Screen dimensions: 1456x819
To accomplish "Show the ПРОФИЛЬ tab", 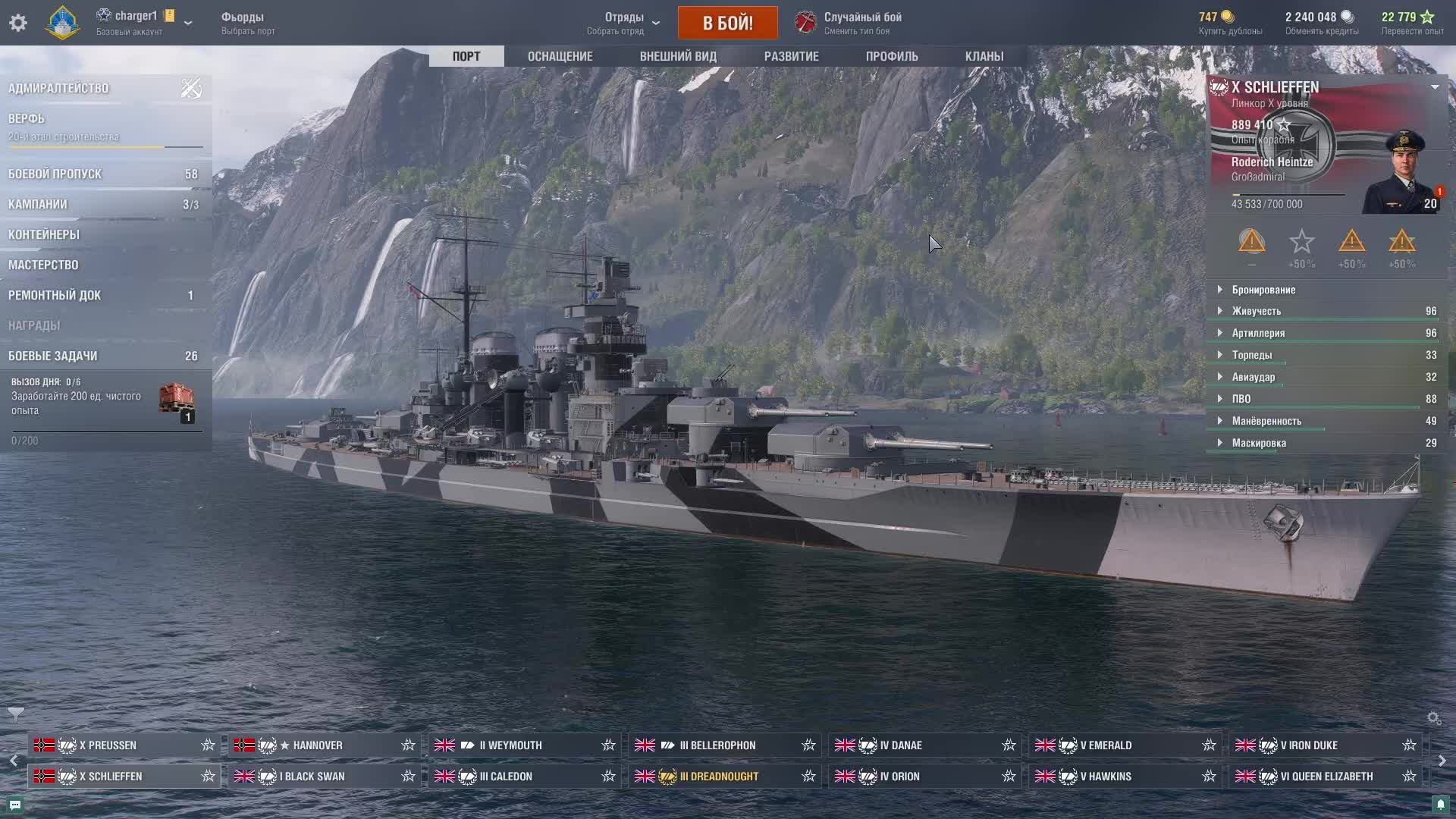I will point(892,56).
